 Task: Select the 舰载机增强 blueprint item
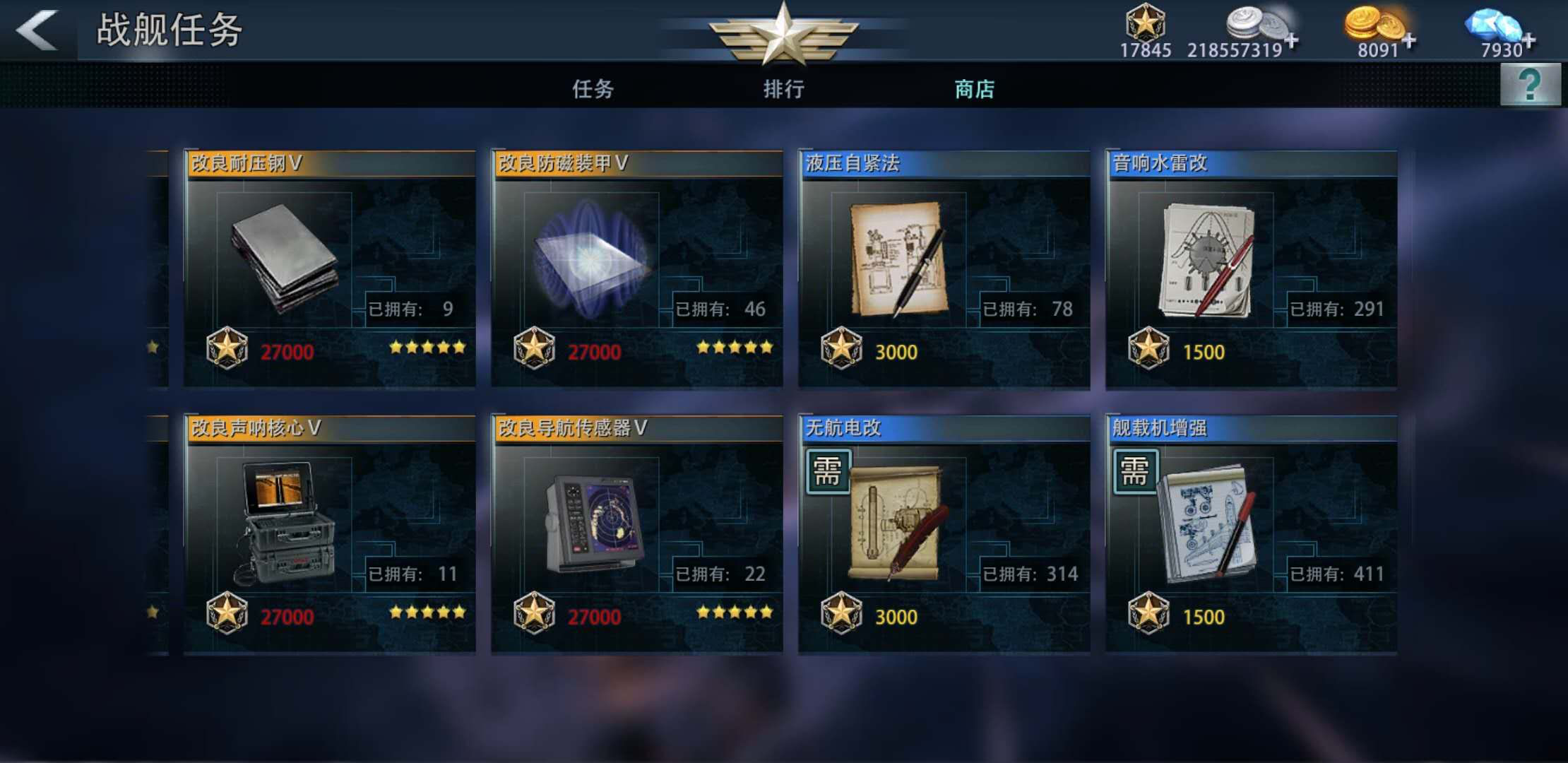coord(1251,534)
